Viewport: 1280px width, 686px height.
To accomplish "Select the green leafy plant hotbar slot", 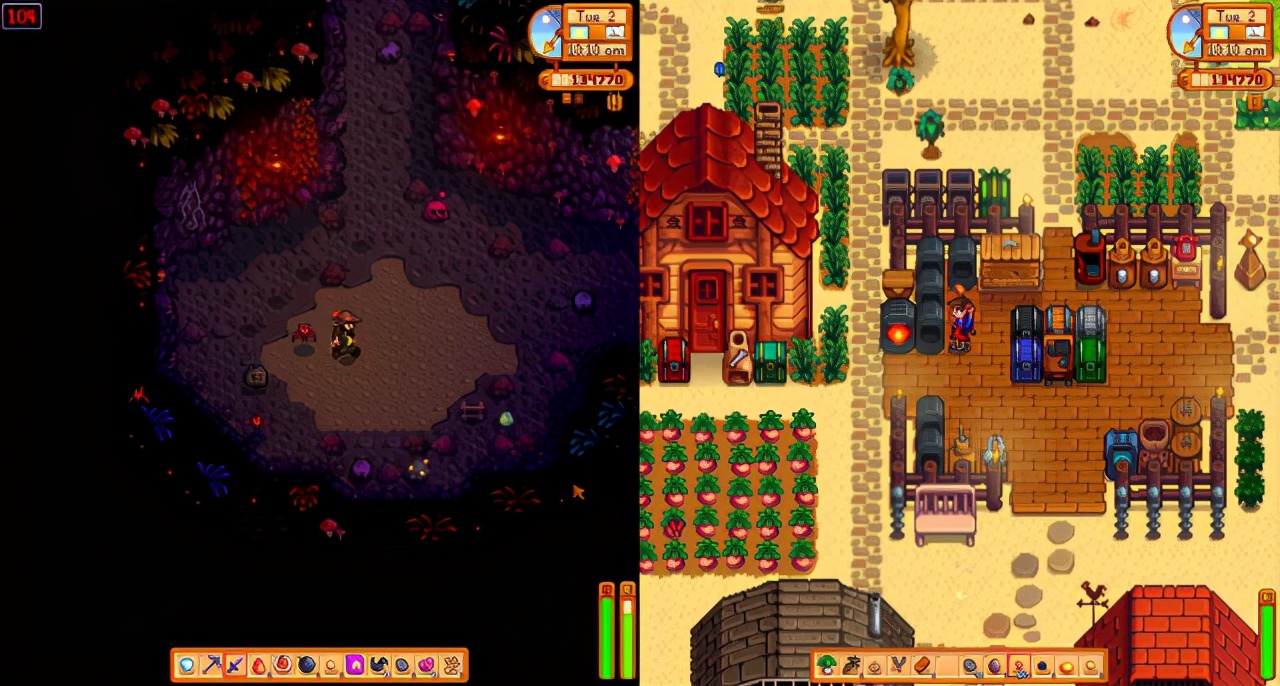I will tap(827, 665).
